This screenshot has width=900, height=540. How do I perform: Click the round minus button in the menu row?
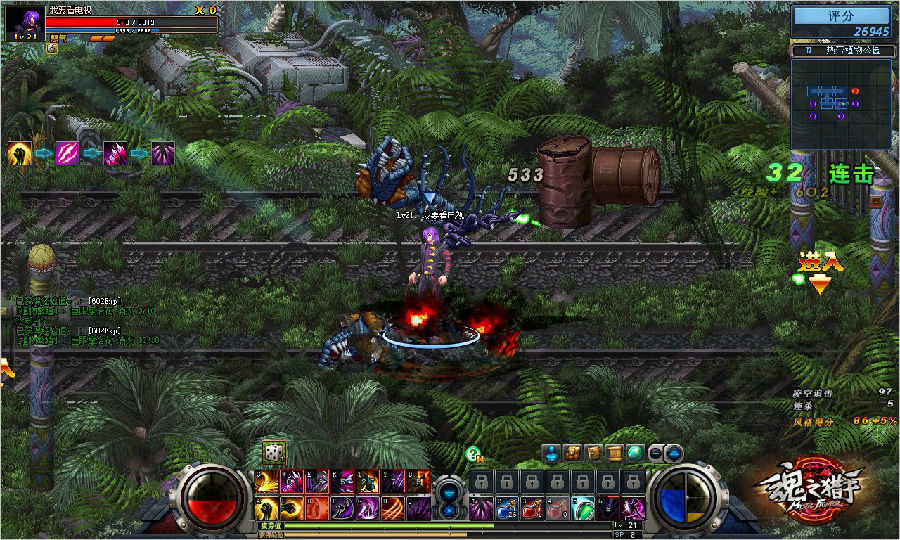[x=656, y=453]
